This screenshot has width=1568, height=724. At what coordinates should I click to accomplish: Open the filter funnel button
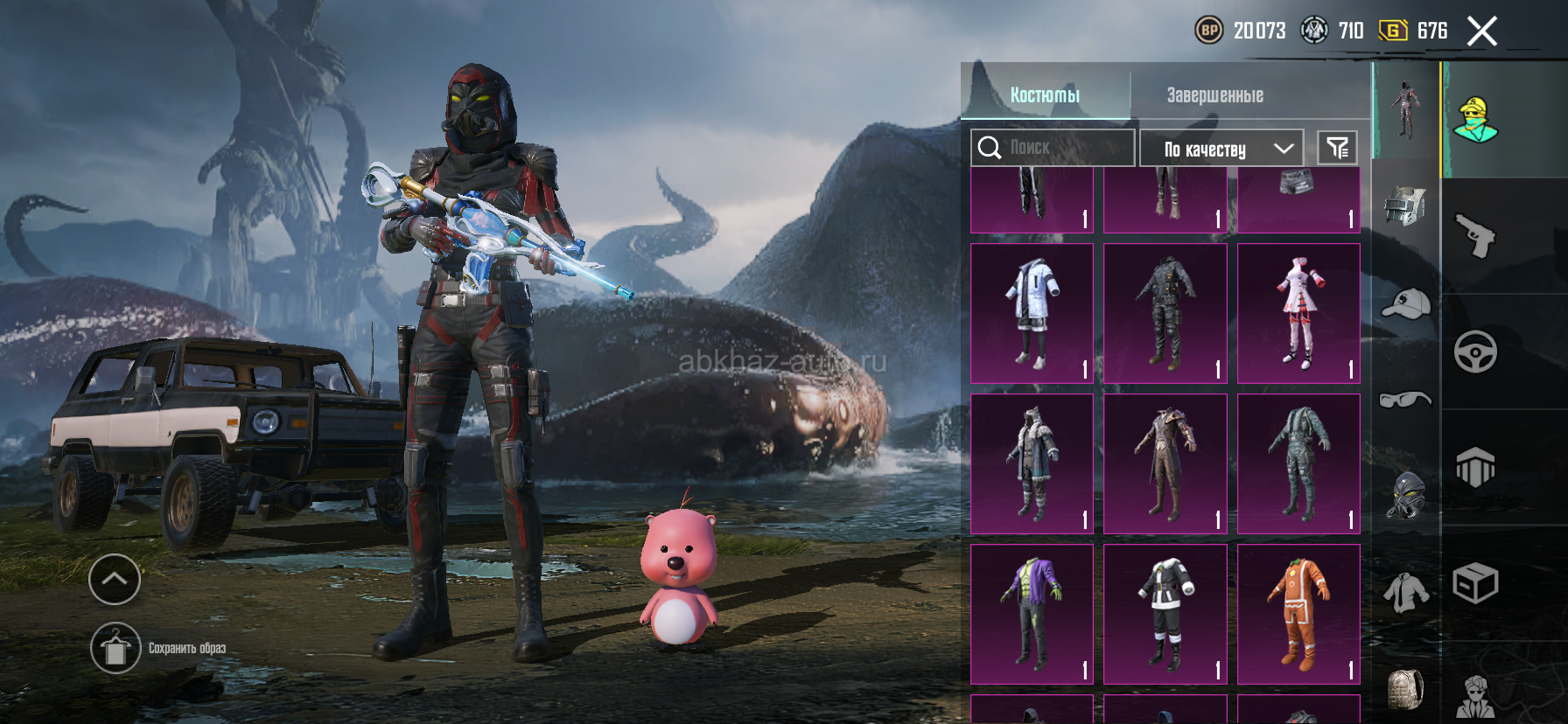pyautogui.click(x=1337, y=148)
